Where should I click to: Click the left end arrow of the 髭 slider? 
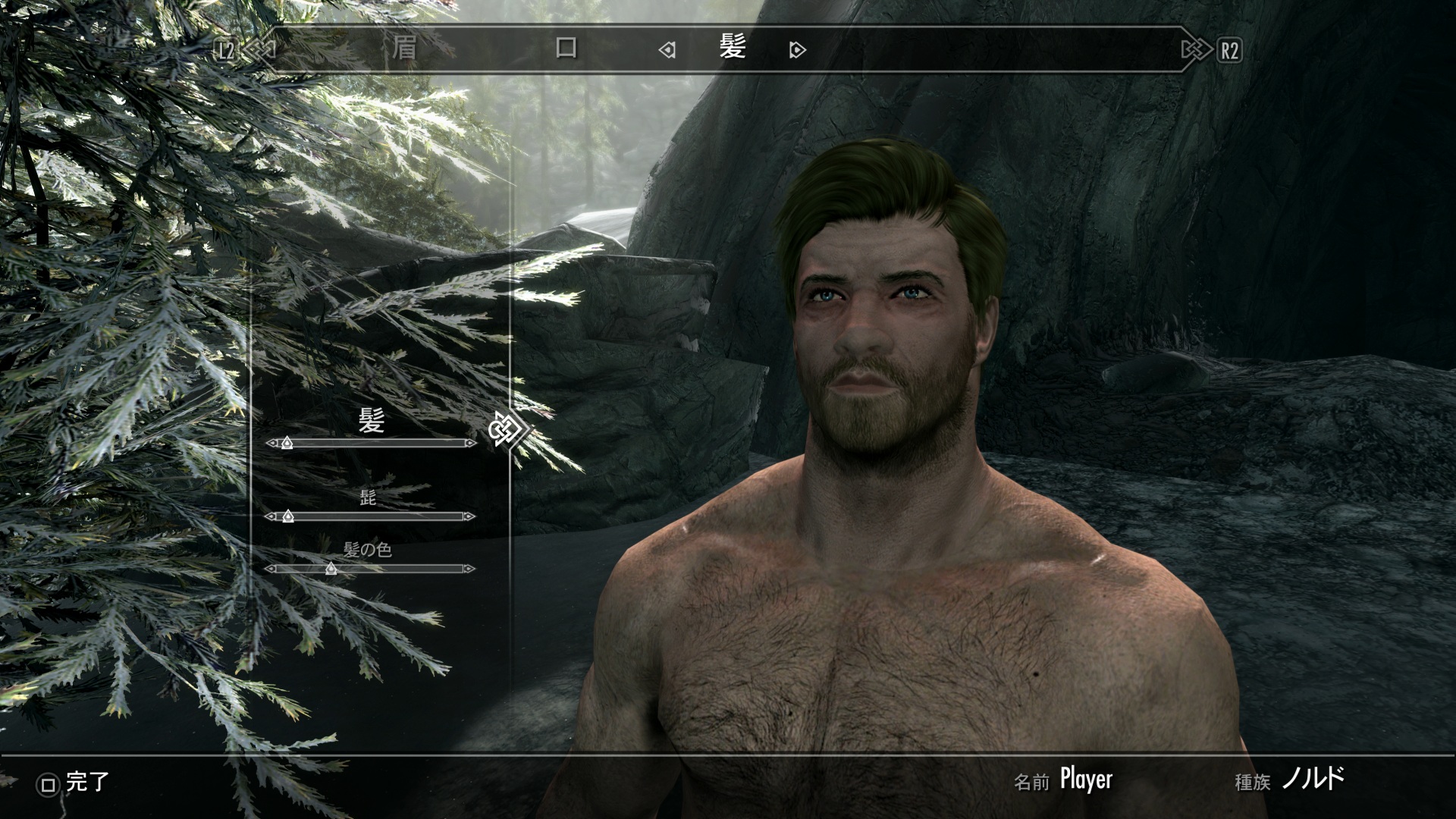(x=271, y=516)
